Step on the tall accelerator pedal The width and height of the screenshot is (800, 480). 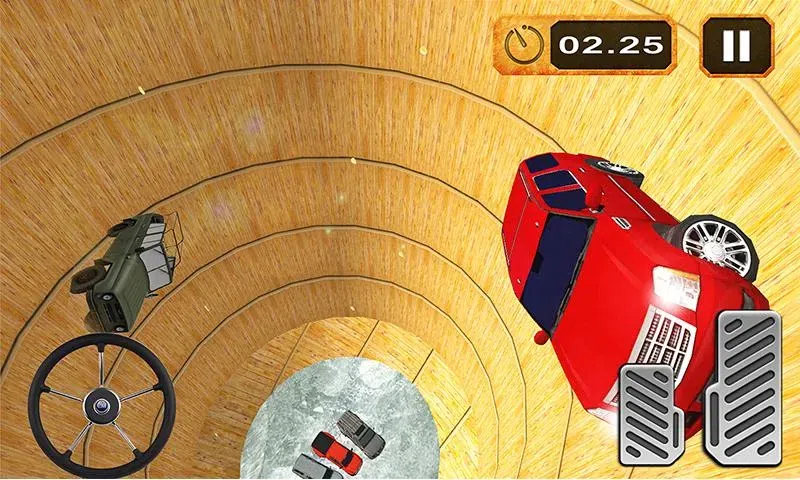click(x=747, y=390)
